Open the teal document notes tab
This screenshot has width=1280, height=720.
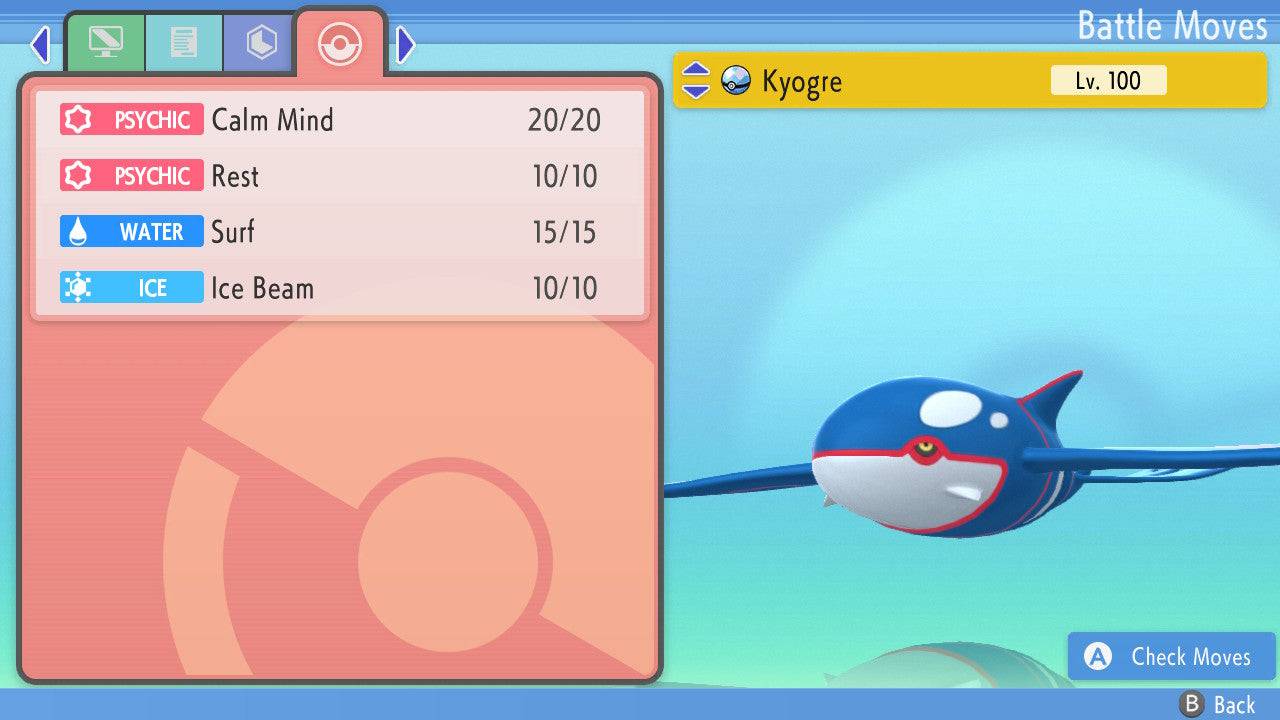(x=183, y=43)
